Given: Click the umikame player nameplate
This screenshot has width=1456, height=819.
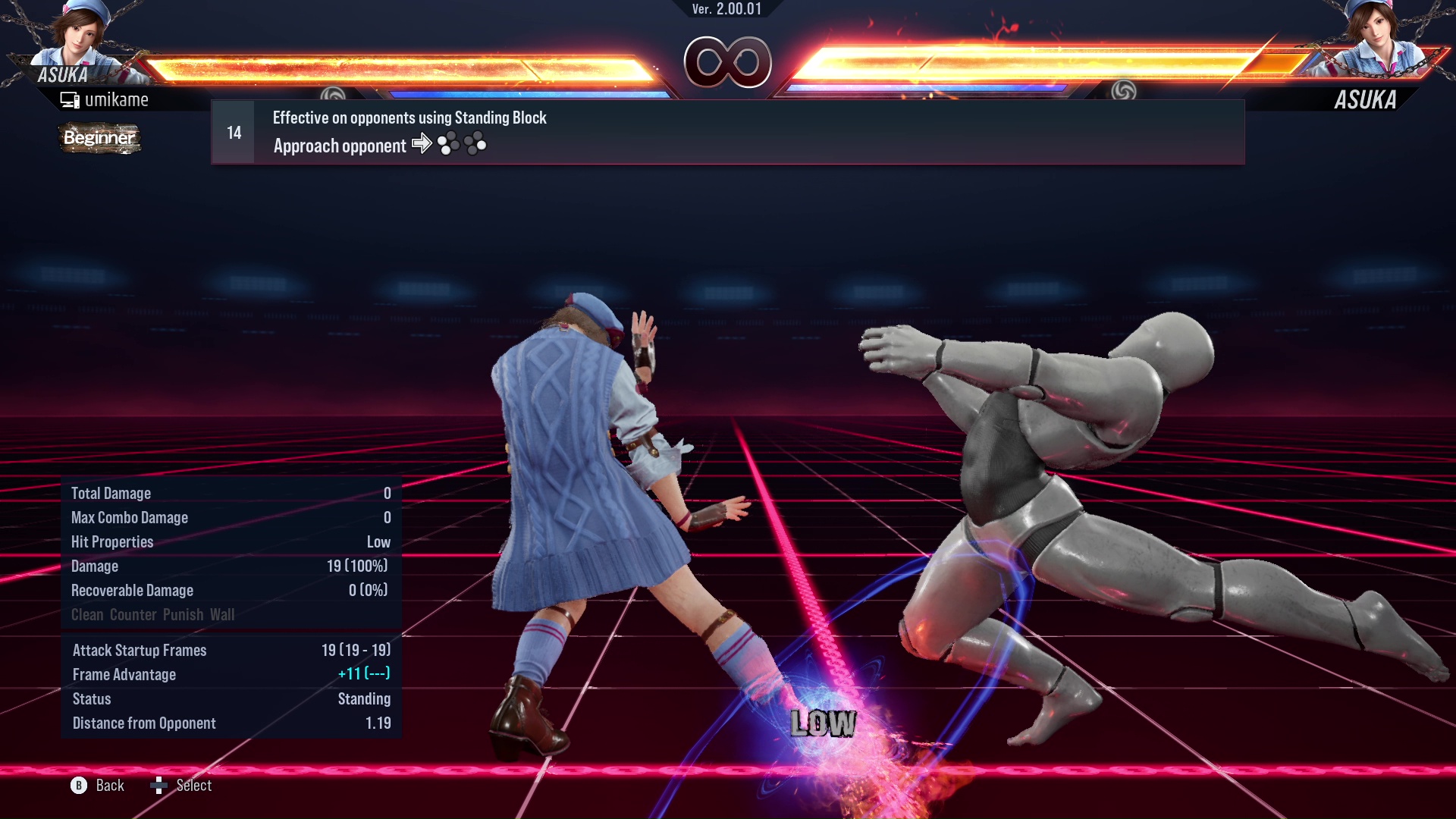Looking at the screenshot, I should [x=118, y=99].
